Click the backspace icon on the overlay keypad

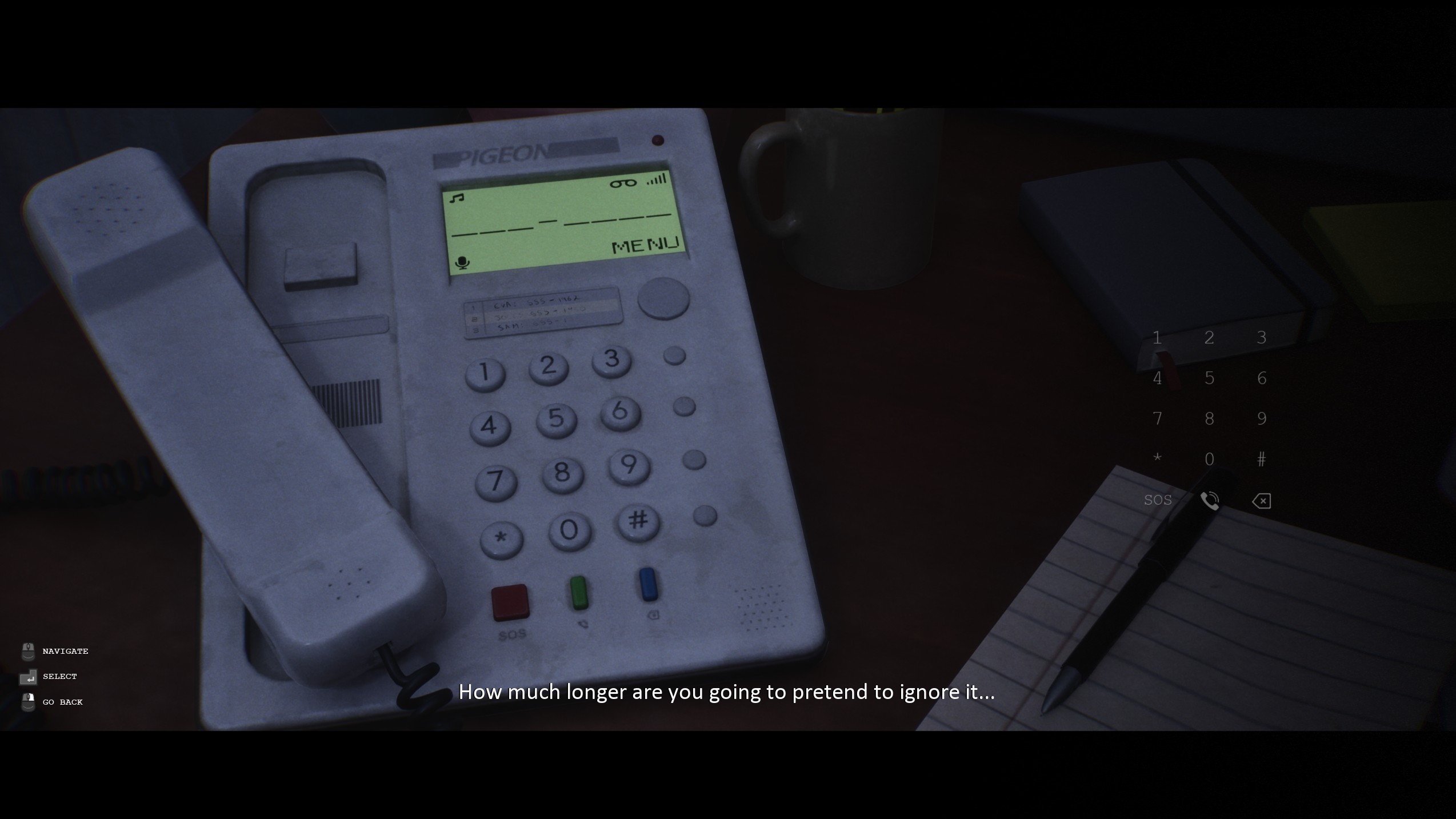coord(1261,500)
